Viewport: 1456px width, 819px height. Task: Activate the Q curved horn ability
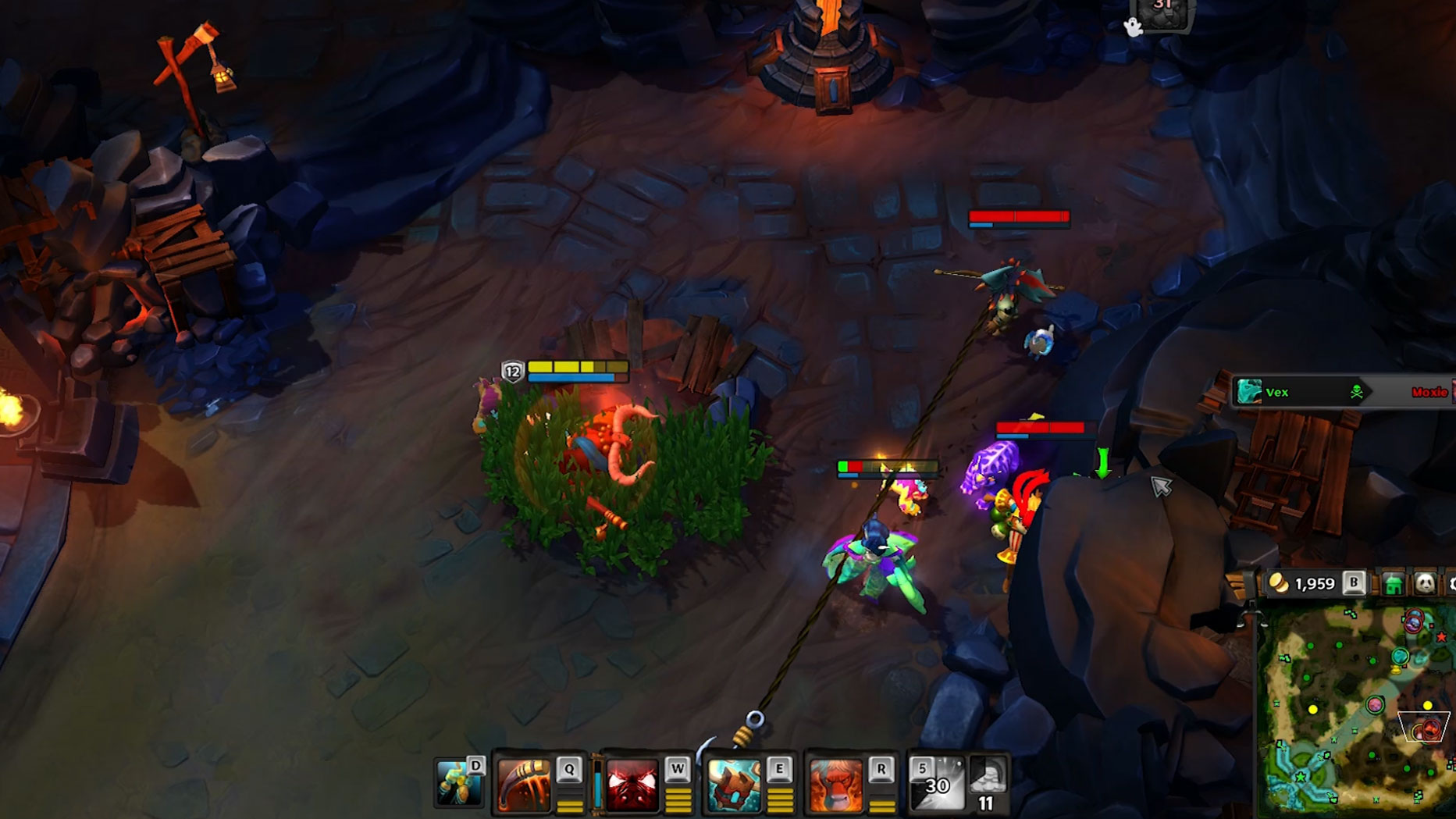click(x=524, y=785)
